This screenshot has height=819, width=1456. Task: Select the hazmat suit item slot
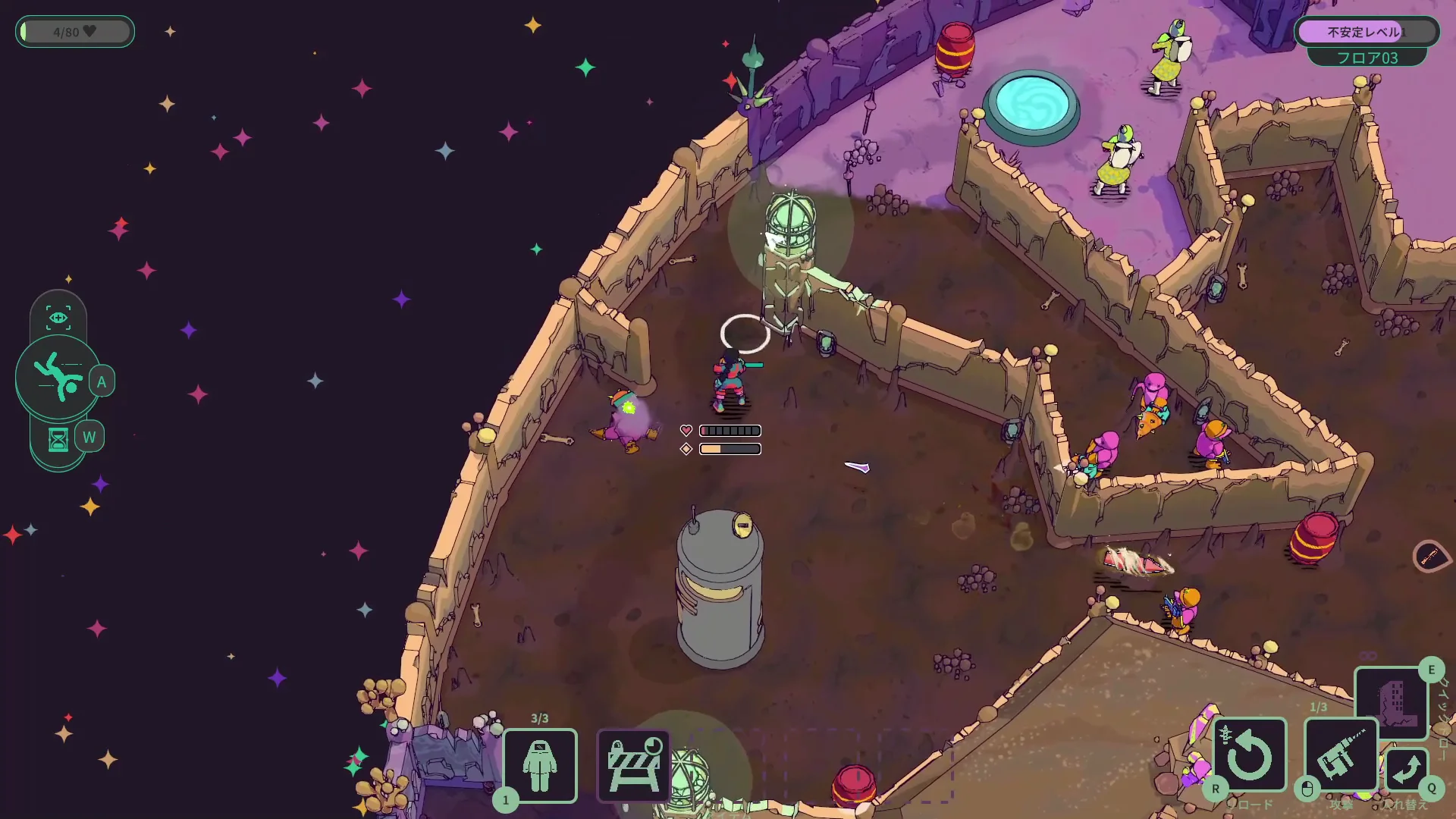click(x=540, y=764)
